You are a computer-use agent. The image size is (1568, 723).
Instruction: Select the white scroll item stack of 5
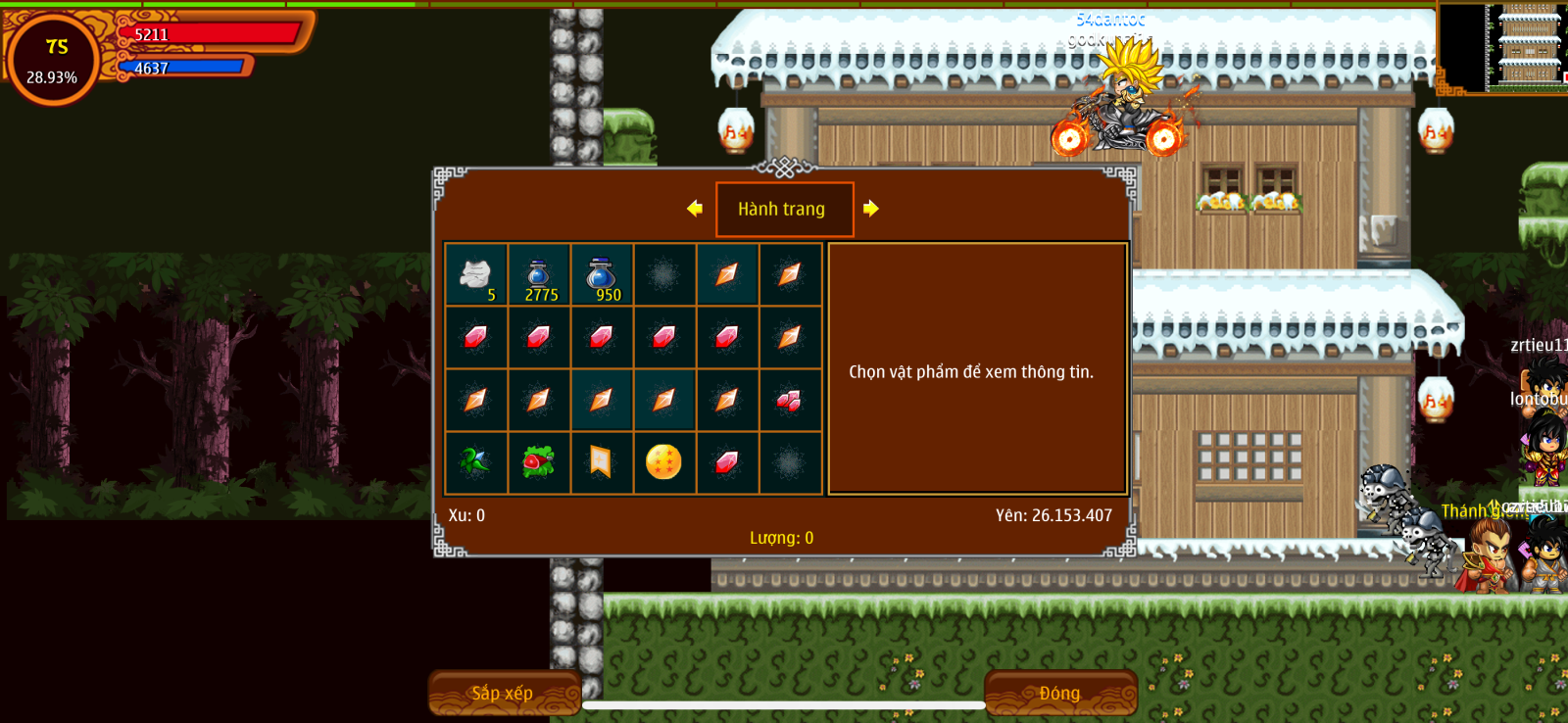(x=476, y=275)
